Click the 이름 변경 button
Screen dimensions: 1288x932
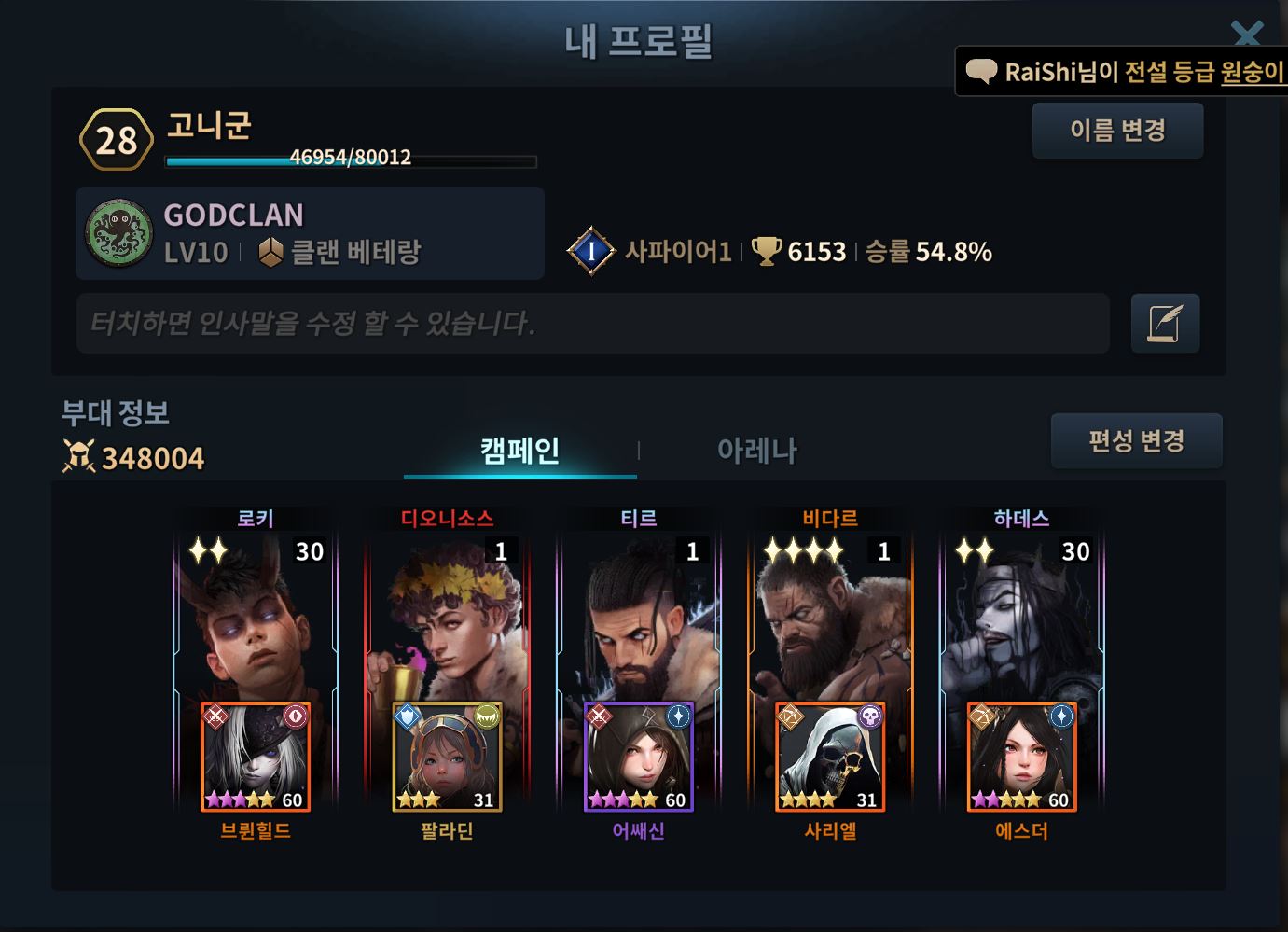click(1117, 131)
